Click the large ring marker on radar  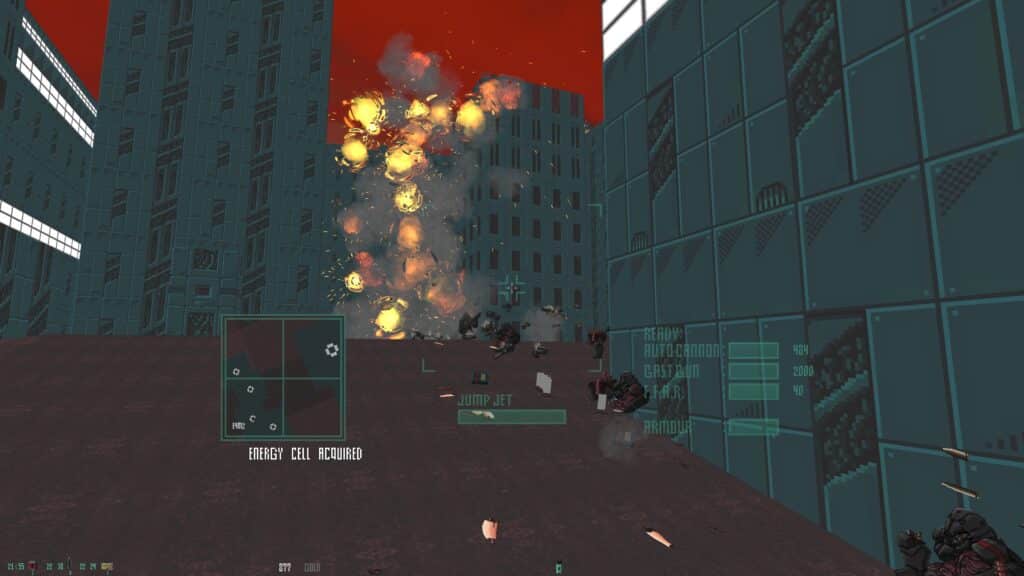tap(332, 349)
